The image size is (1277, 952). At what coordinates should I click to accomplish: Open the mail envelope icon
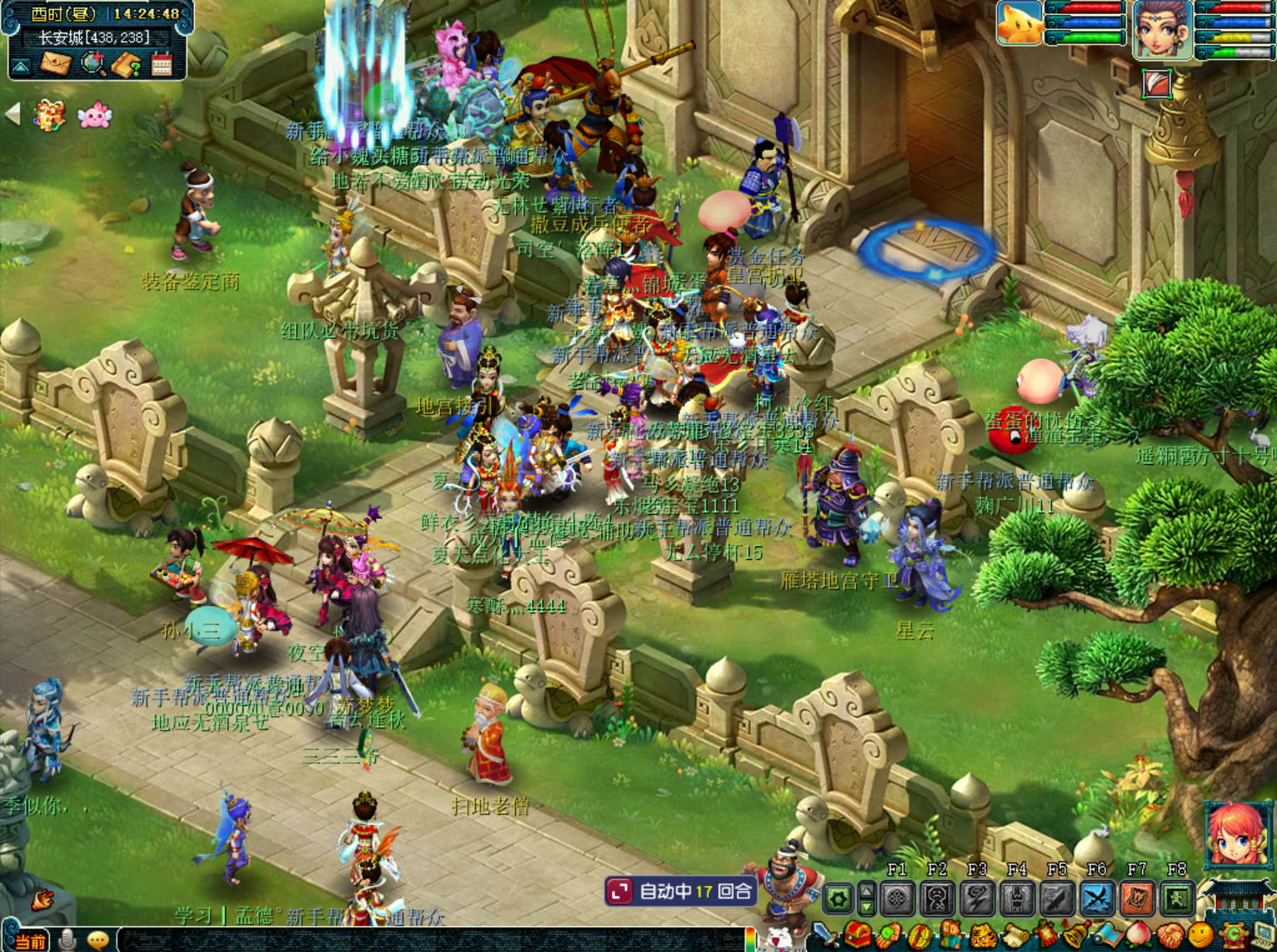pyautogui.click(x=56, y=64)
